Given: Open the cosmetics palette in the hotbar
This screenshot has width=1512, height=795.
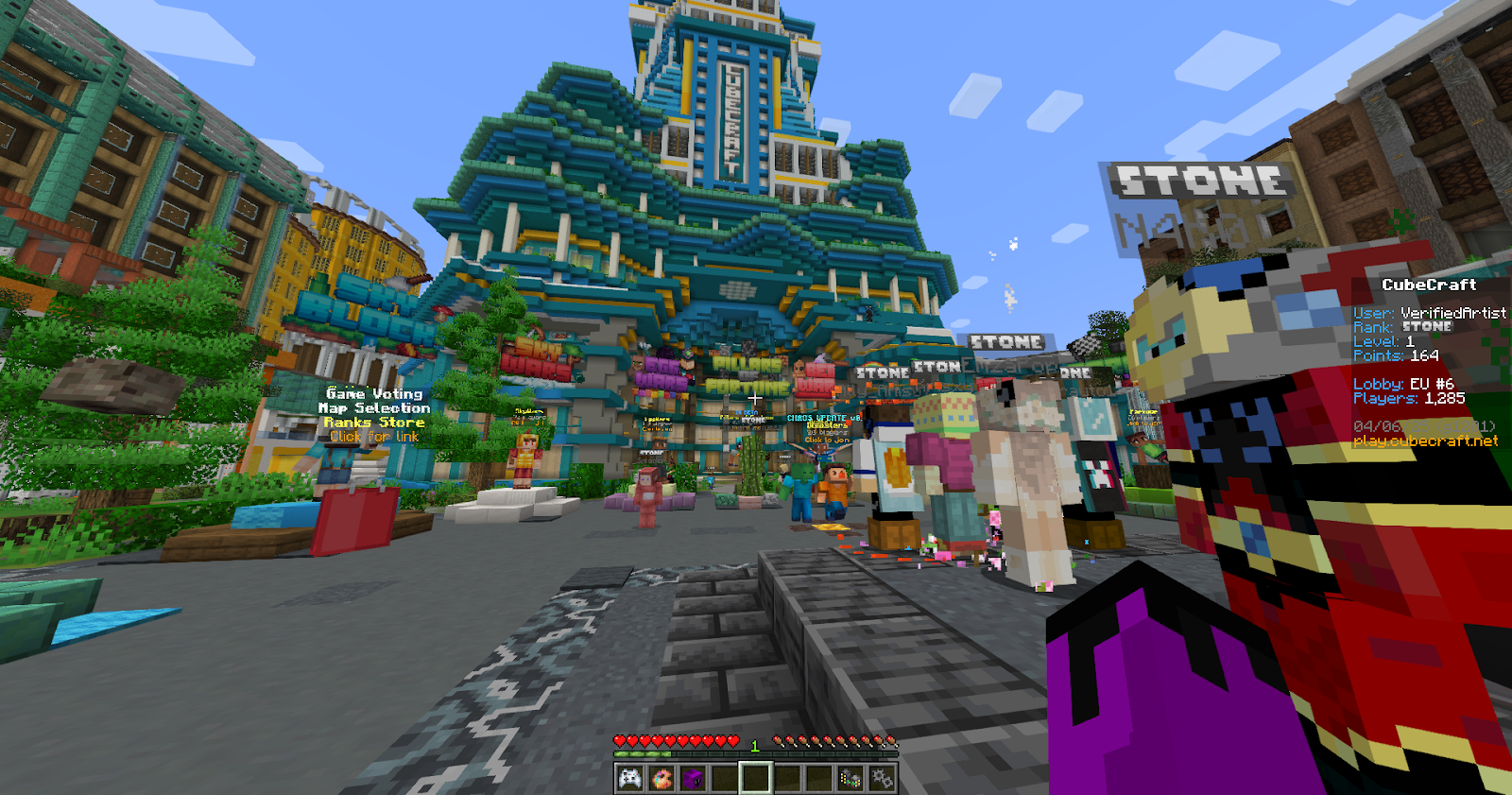Looking at the screenshot, I should coord(662,777).
